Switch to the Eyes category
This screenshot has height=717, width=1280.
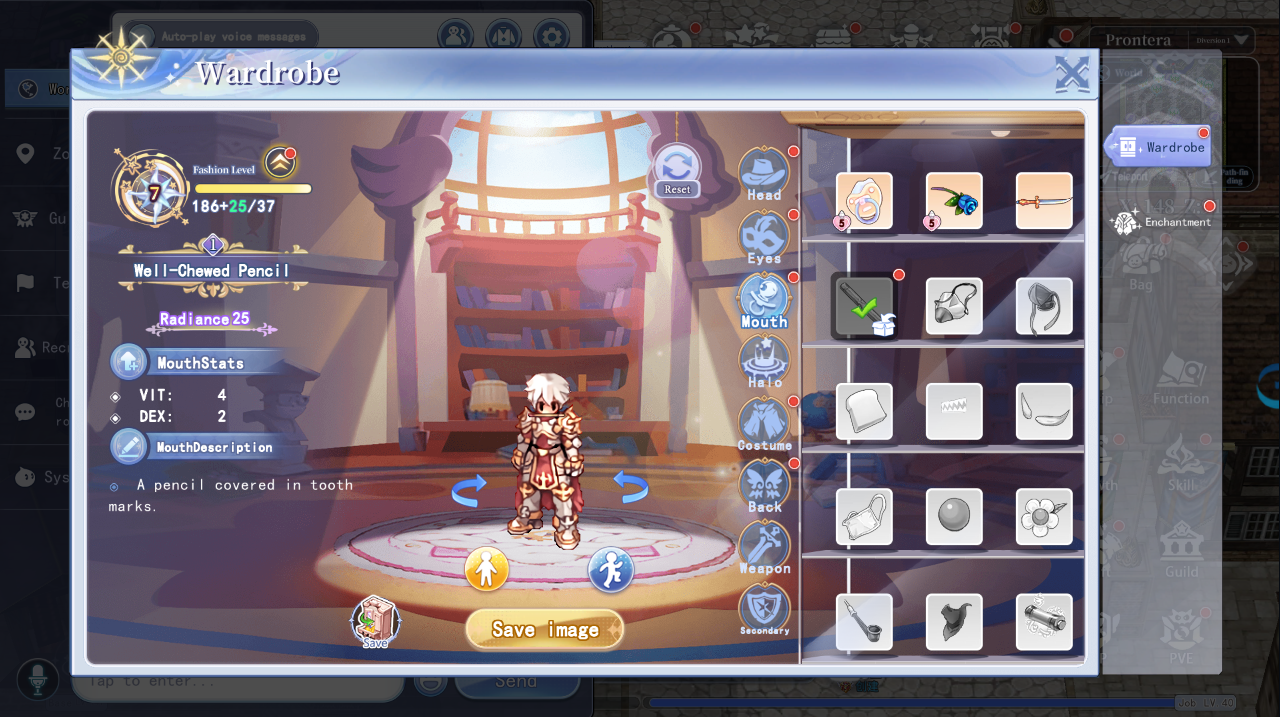(764, 238)
